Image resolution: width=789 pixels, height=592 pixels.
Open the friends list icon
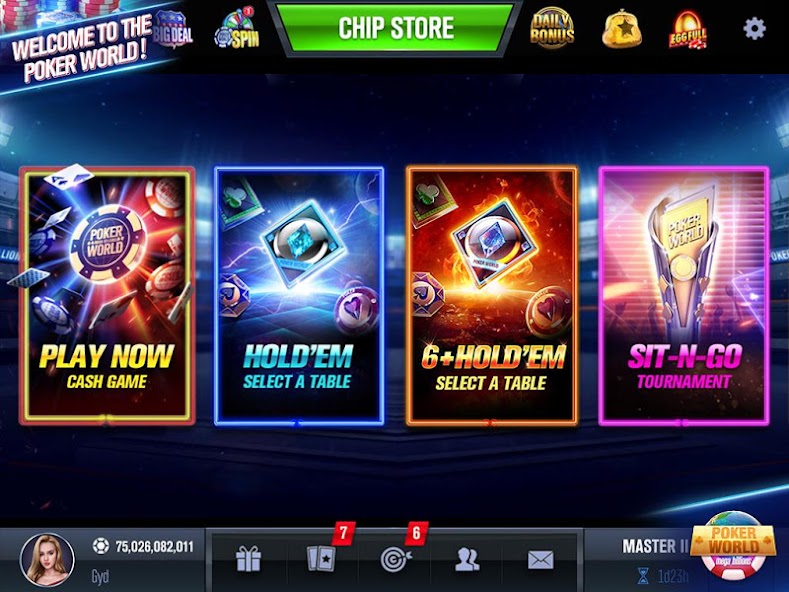467,560
